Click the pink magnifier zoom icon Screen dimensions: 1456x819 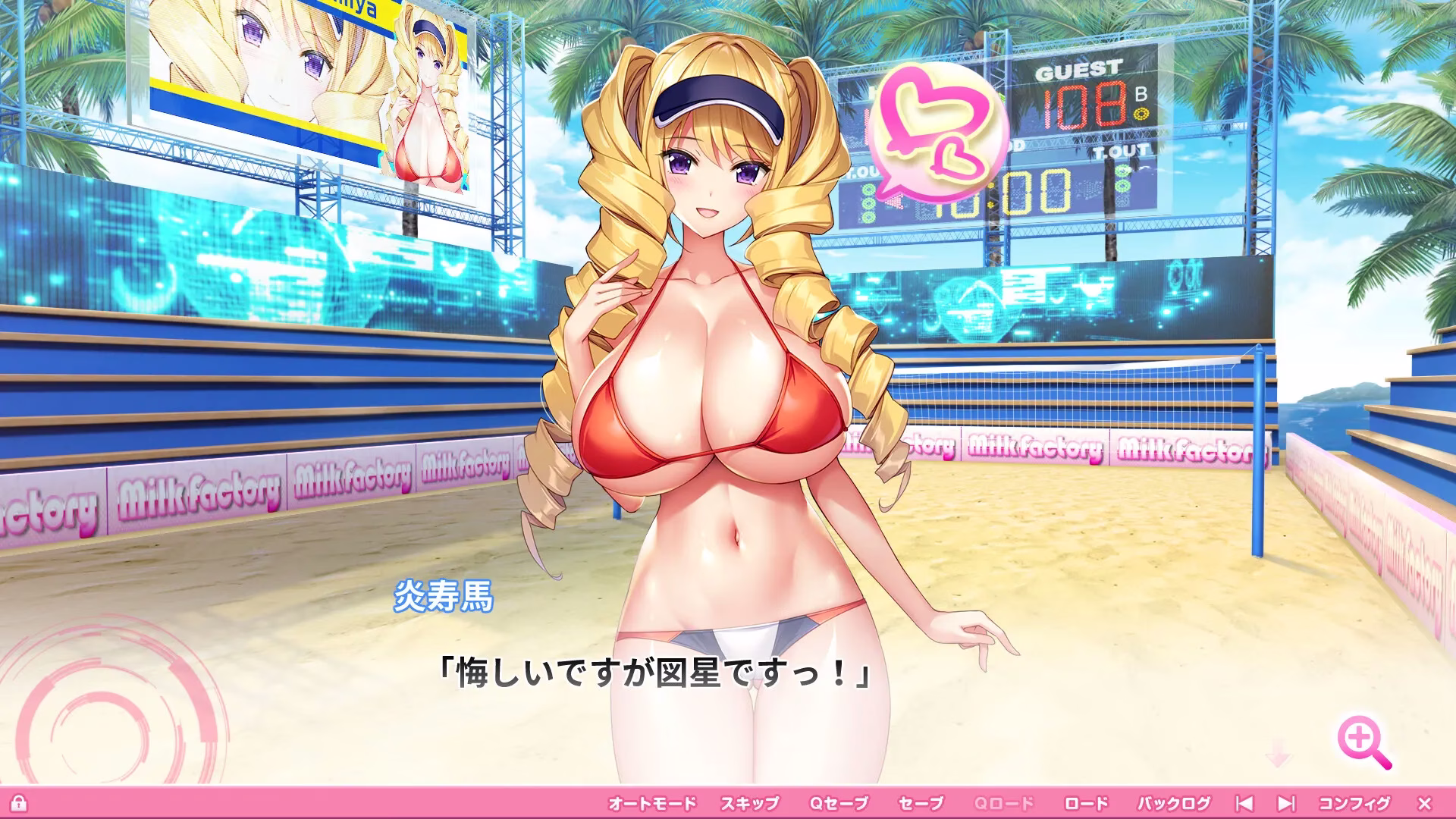[x=1364, y=745]
